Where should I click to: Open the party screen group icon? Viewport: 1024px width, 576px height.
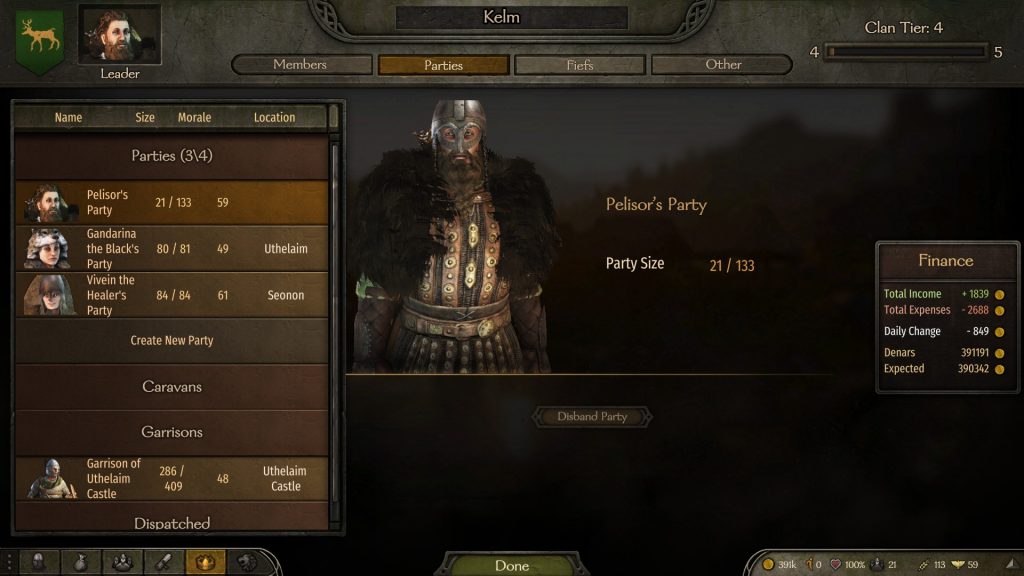(123, 563)
